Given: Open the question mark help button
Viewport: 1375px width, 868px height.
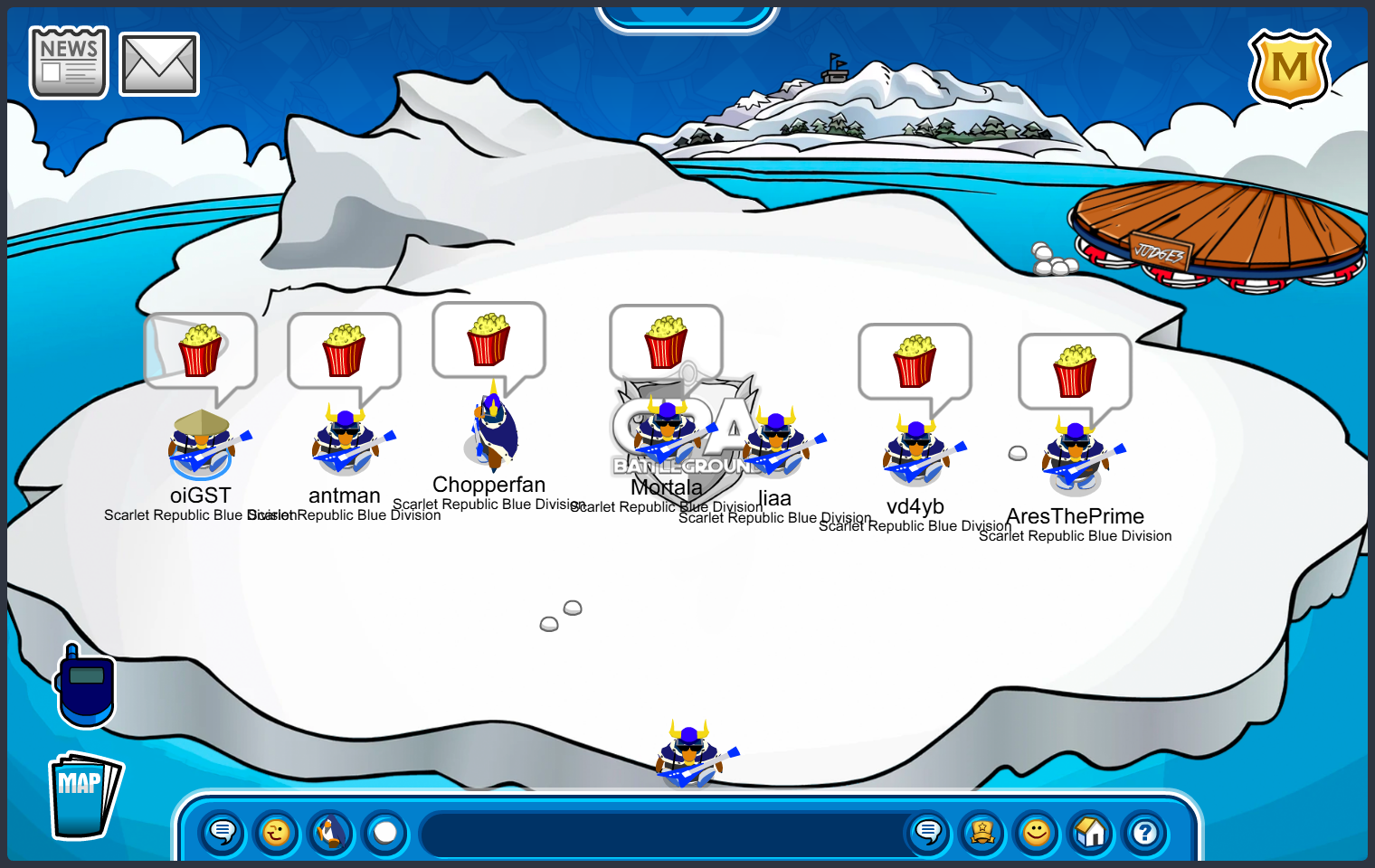Looking at the screenshot, I should pos(1145,832).
